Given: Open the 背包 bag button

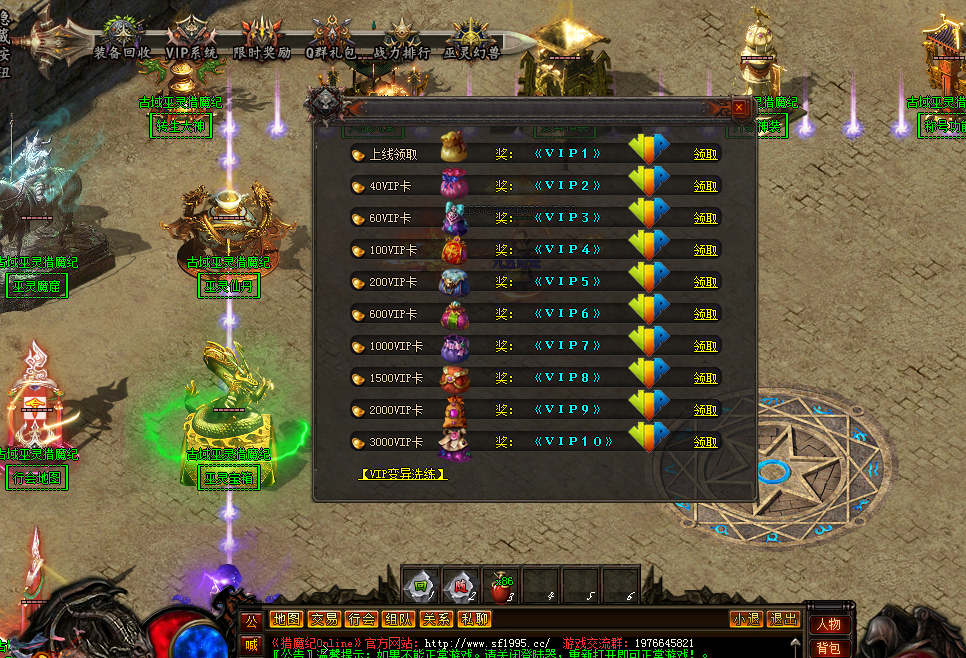Looking at the screenshot, I should click(x=828, y=648).
